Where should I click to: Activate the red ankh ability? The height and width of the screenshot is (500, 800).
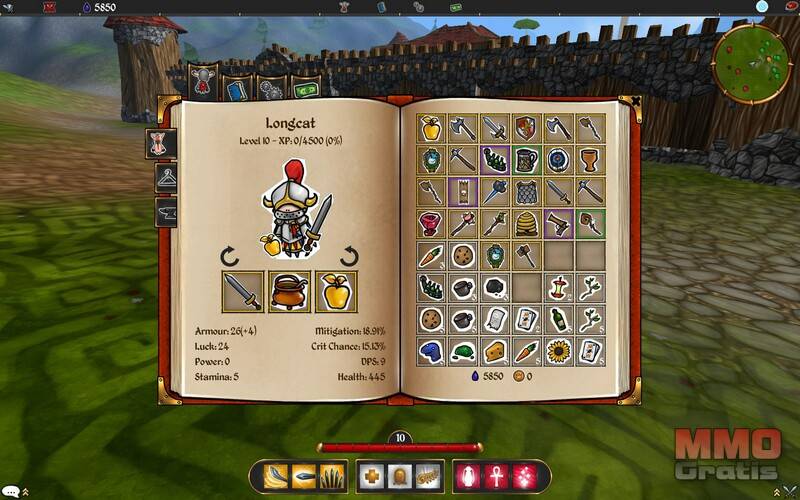tap(496, 477)
